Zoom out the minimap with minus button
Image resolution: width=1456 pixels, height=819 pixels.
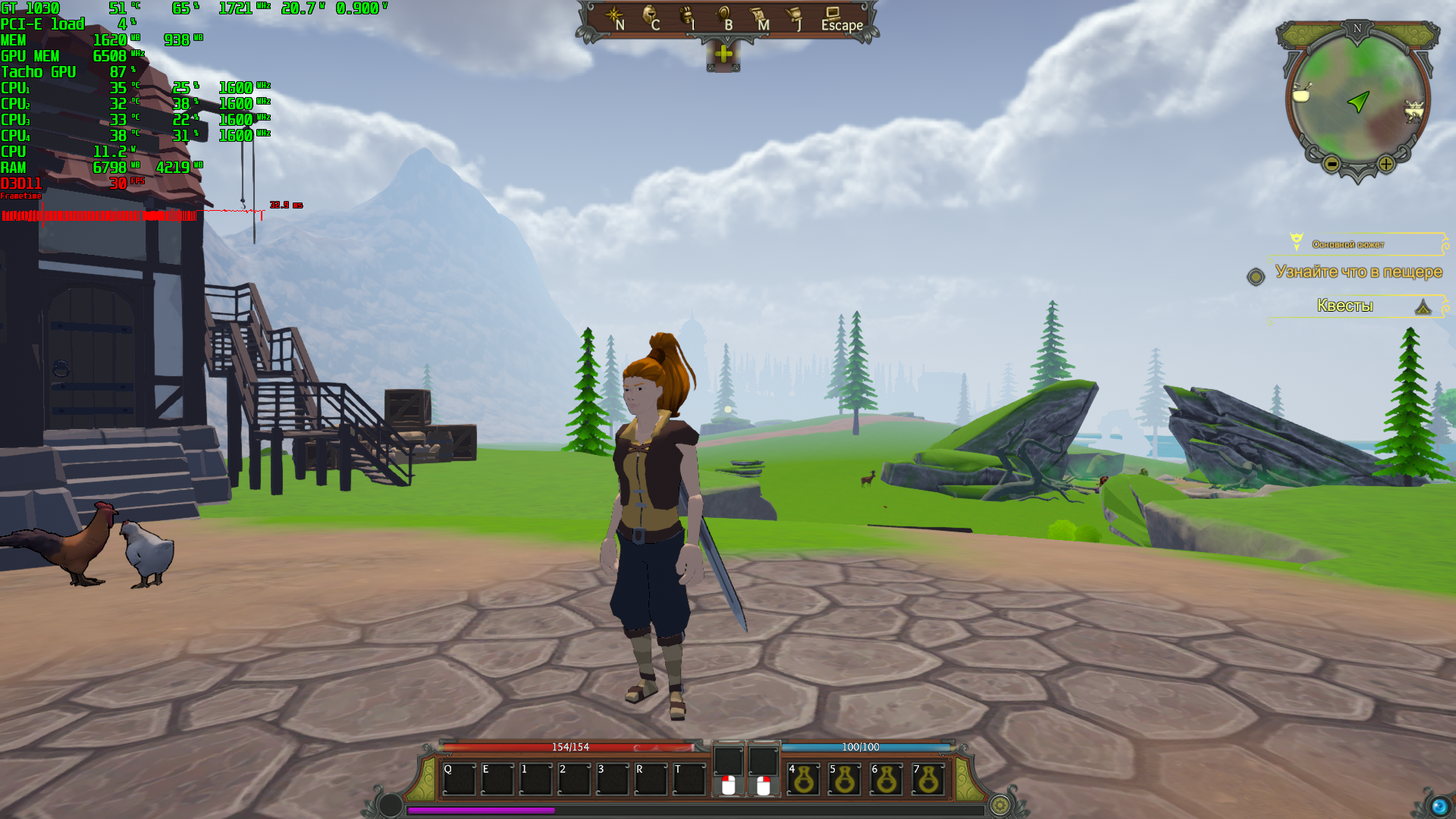[1332, 163]
